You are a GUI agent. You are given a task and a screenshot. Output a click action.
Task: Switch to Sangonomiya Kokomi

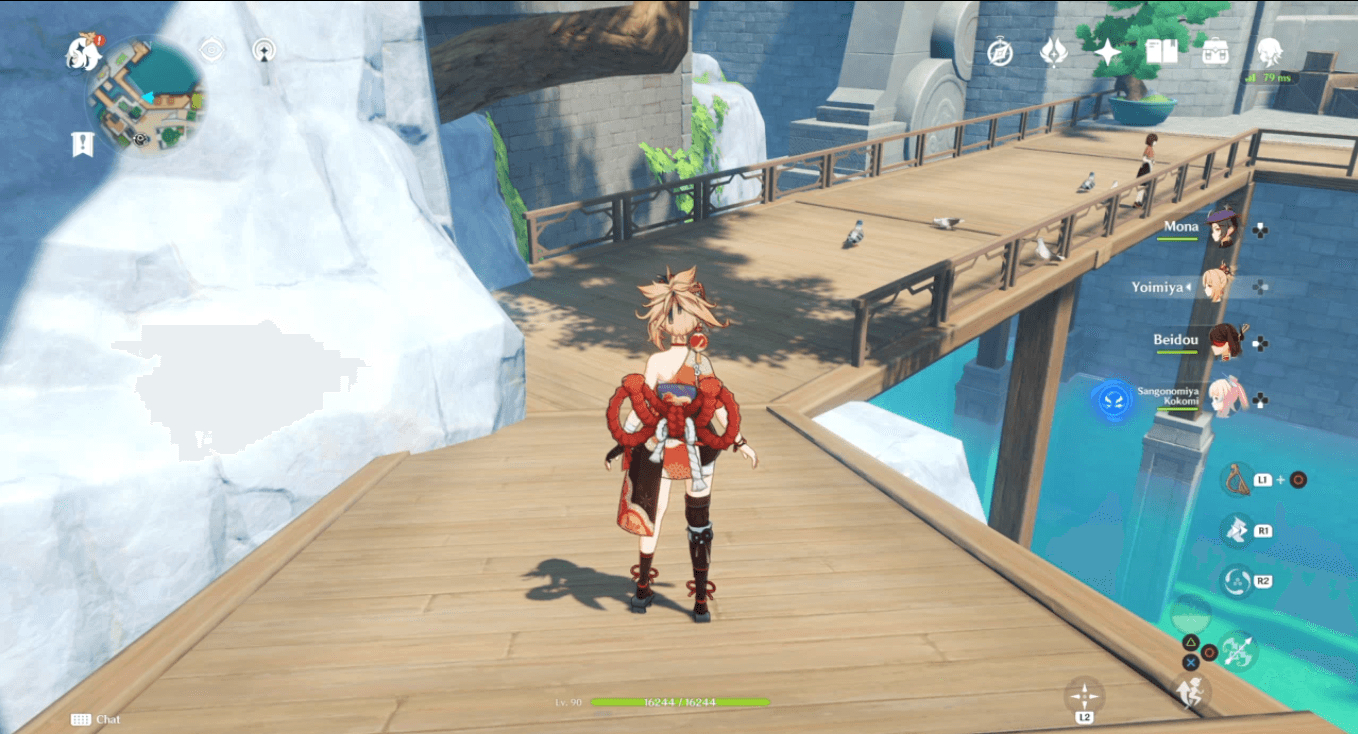pos(1226,397)
